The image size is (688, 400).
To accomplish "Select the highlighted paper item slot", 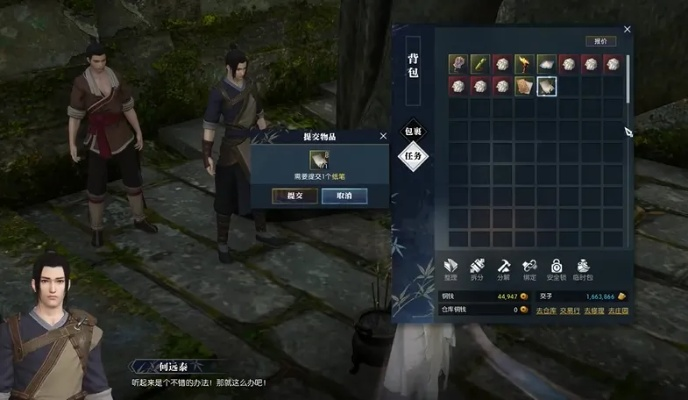I will click(545, 86).
